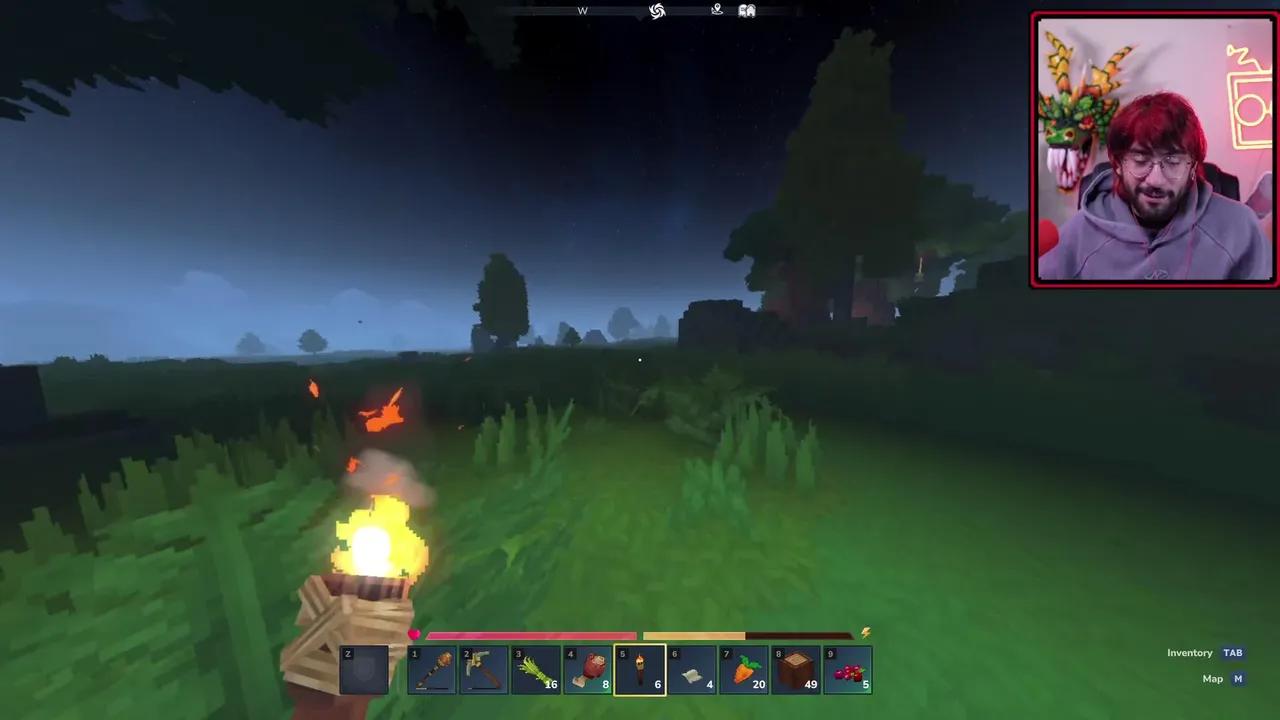
Task: Select the paper item in slot 6
Action: [692, 668]
